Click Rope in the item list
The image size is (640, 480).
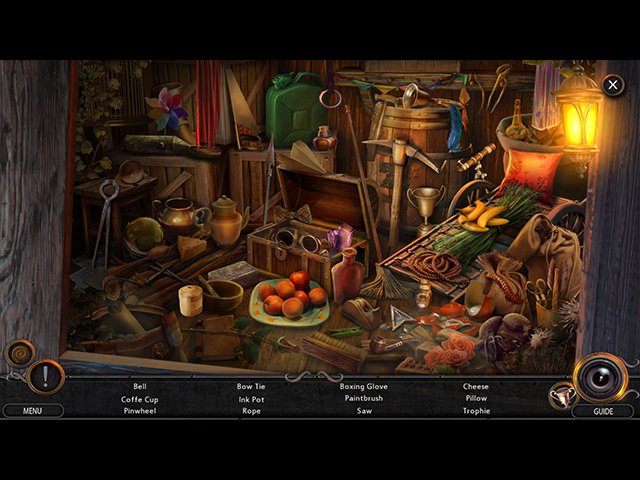(x=251, y=411)
